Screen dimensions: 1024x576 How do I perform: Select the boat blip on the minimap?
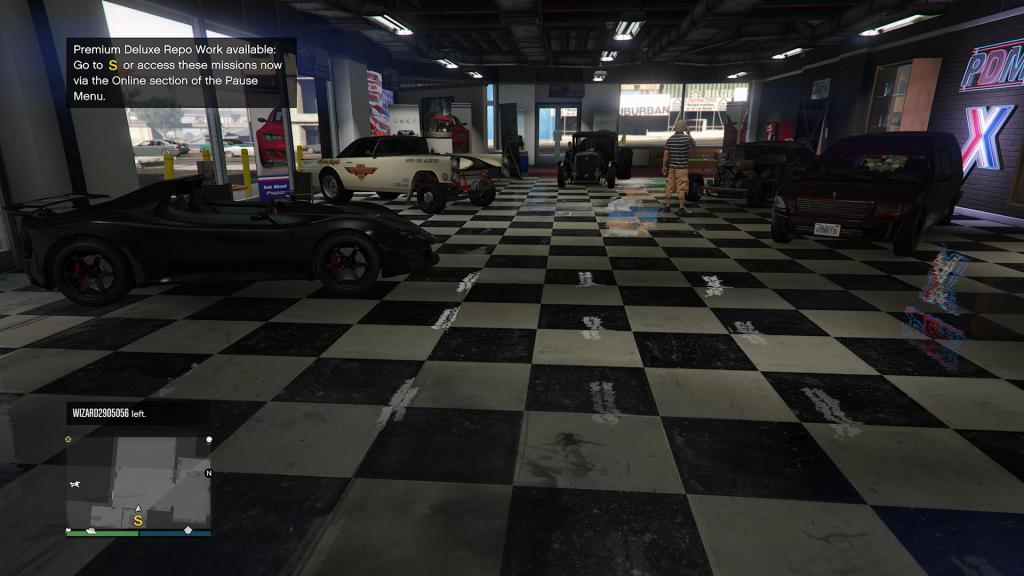tap(91, 529)
